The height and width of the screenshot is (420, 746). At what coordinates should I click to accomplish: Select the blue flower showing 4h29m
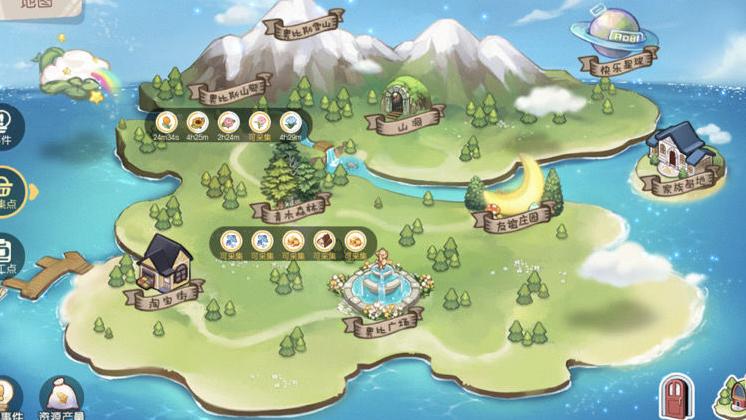[290, 122]
